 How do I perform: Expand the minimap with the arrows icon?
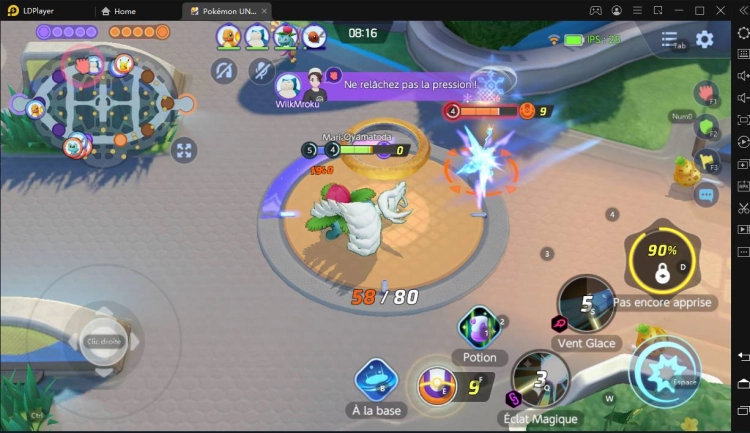tap(184, 150)
